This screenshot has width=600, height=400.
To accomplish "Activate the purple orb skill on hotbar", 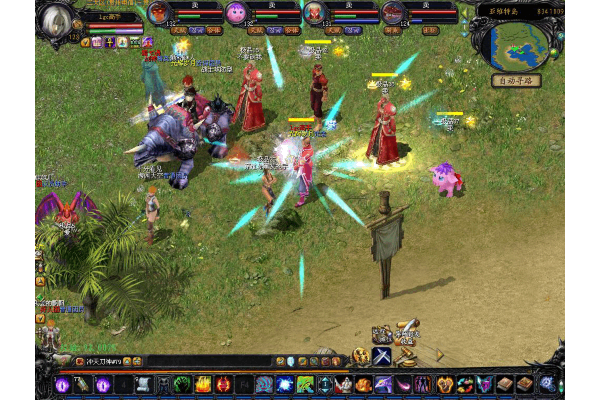I will 62,384.
